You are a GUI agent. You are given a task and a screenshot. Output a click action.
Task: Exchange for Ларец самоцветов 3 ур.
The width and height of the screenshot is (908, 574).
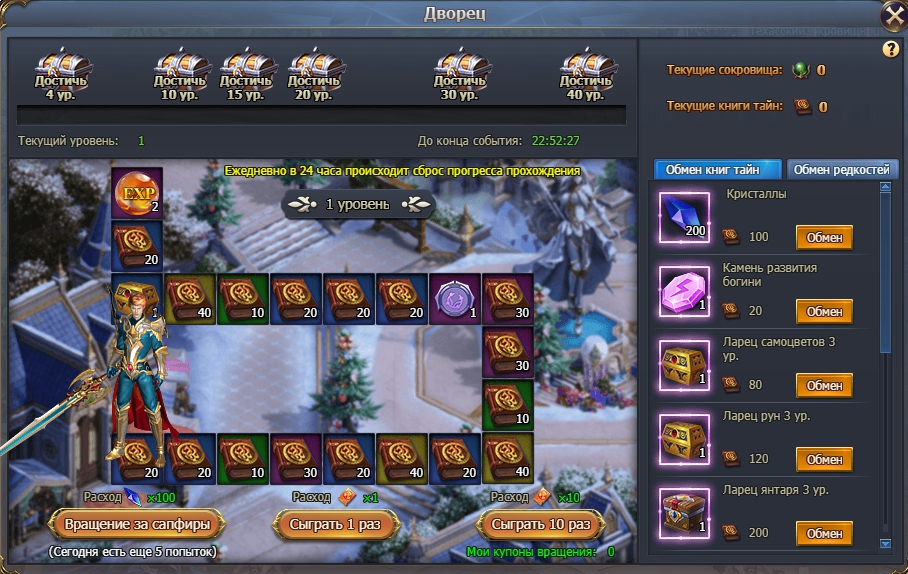[x=824, y=385]
